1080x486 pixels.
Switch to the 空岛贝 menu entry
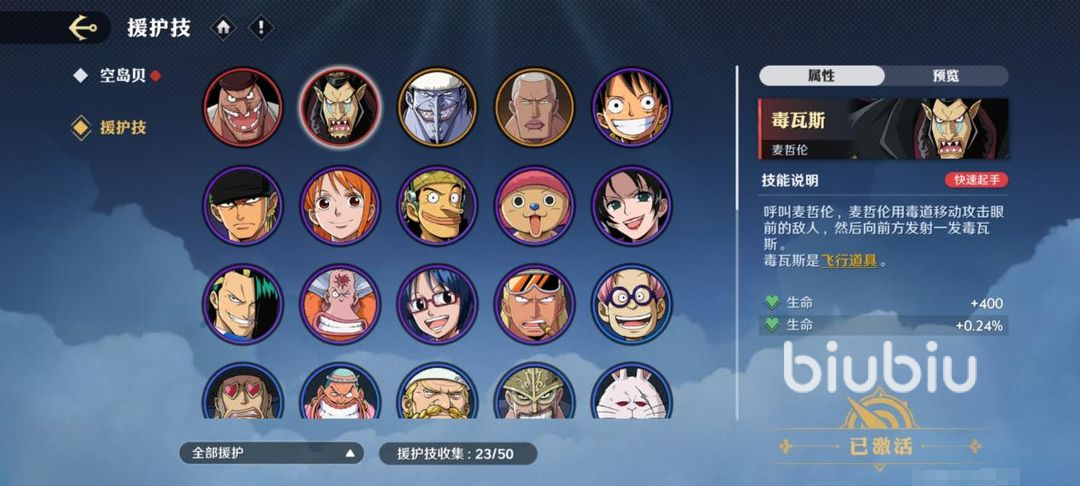pyautogui.click(x=122, y=76)
